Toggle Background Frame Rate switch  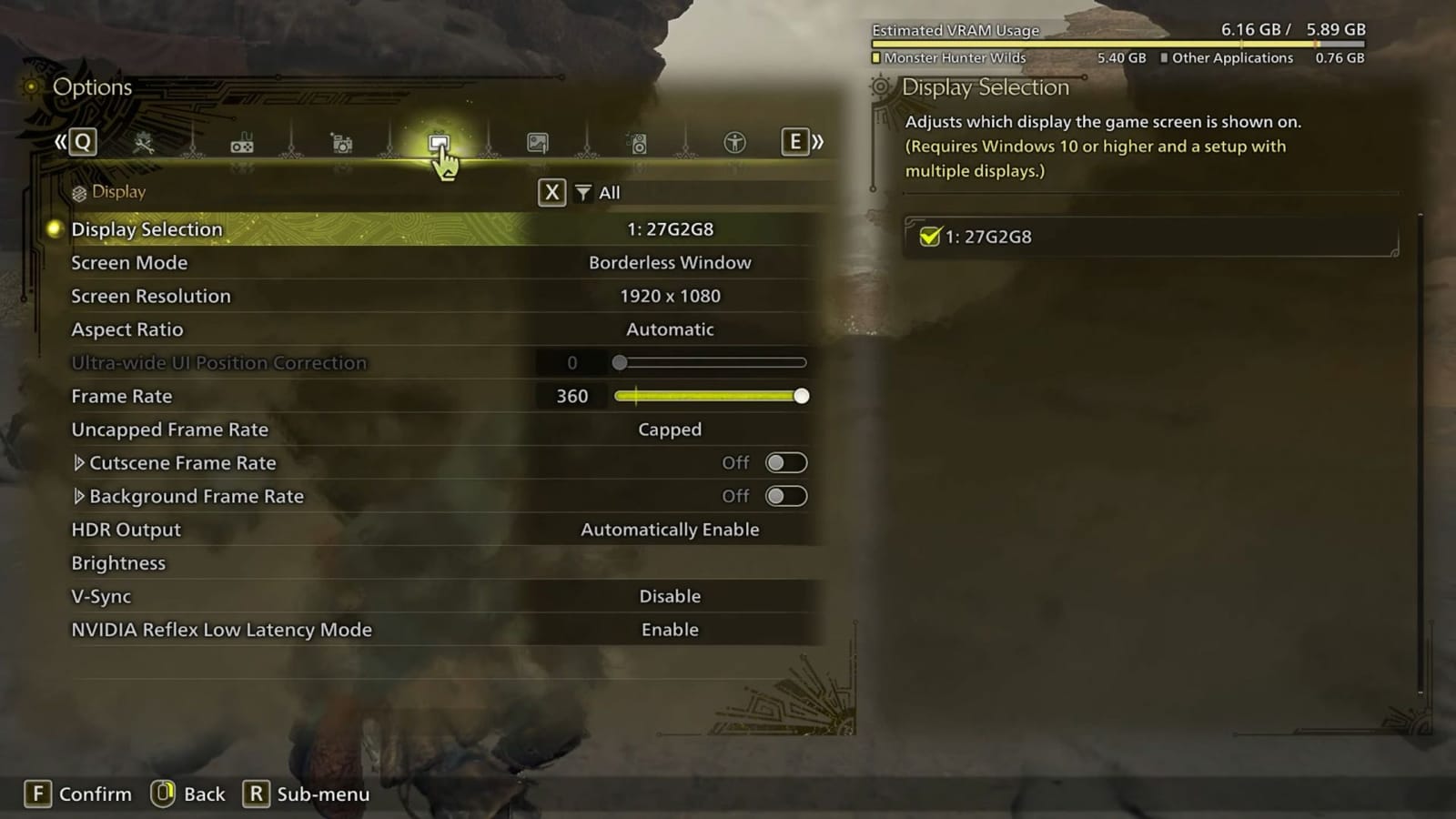pos(784,496)
